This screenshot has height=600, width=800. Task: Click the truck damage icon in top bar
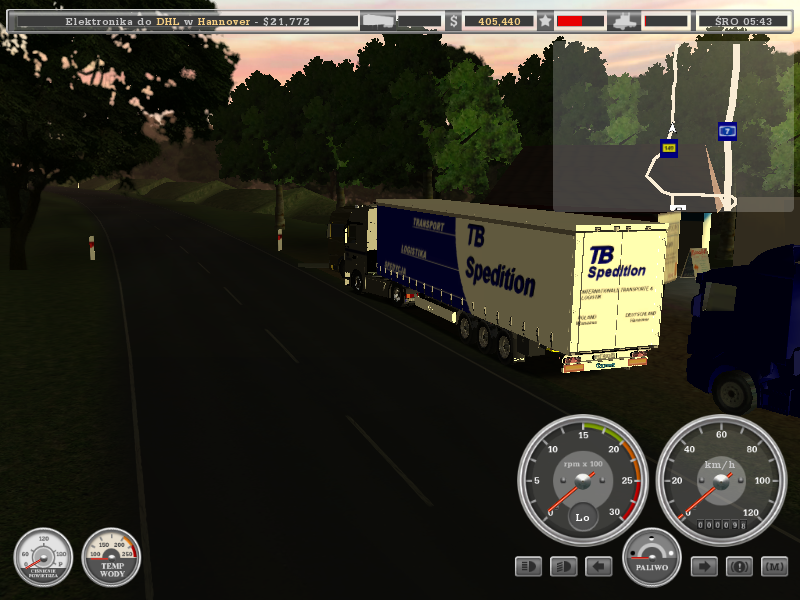click(x=624, y=20)
